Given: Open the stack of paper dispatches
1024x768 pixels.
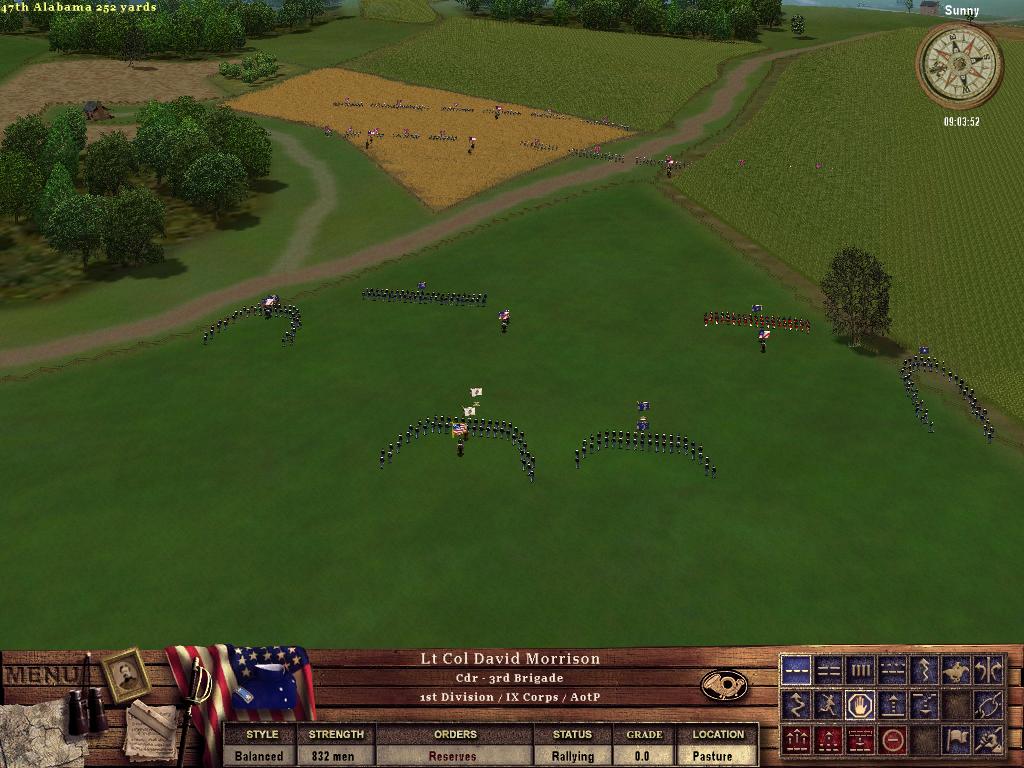Looking at the screenshot, I should click(150, 727).
